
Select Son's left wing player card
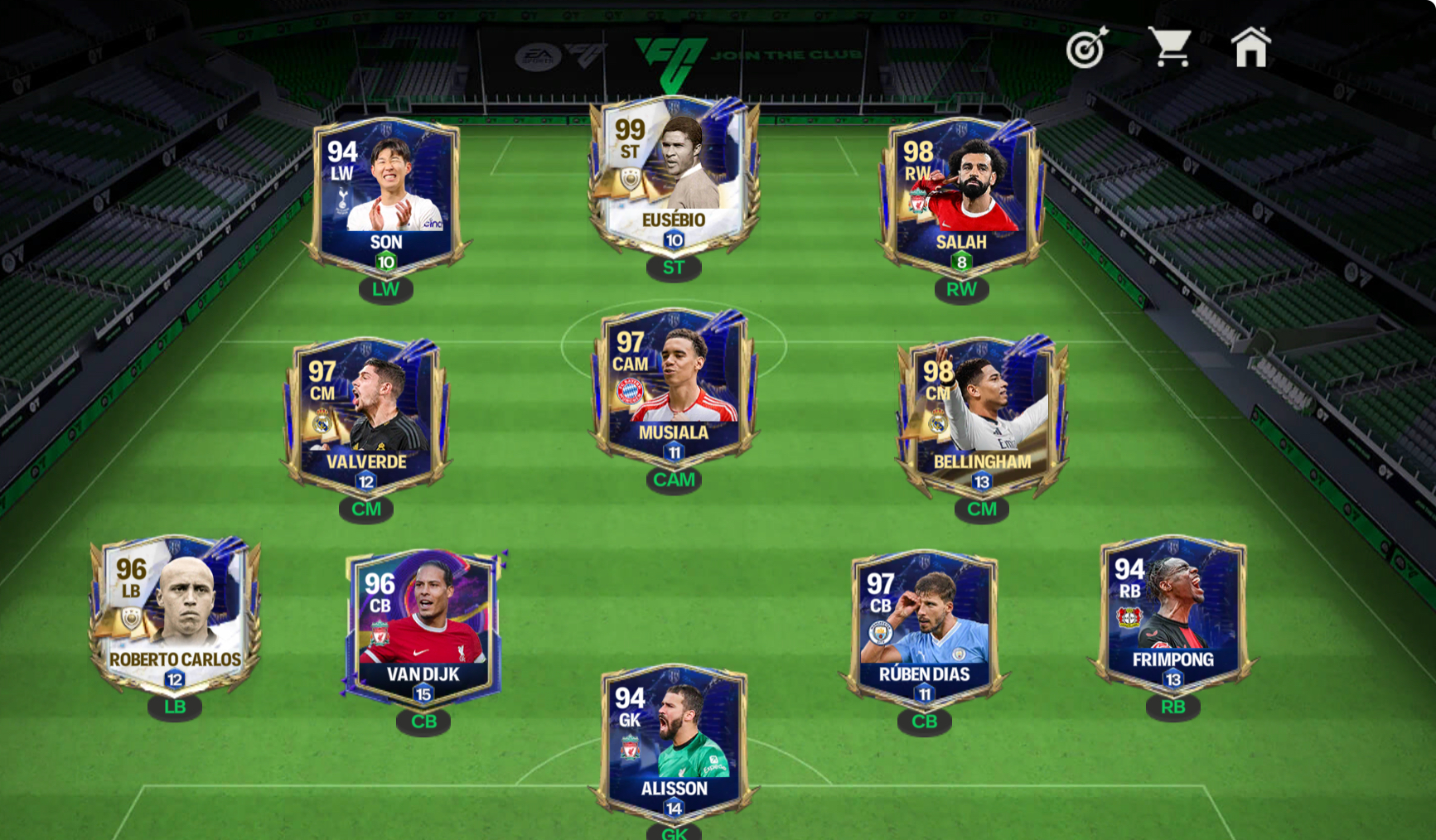[386, 196]
